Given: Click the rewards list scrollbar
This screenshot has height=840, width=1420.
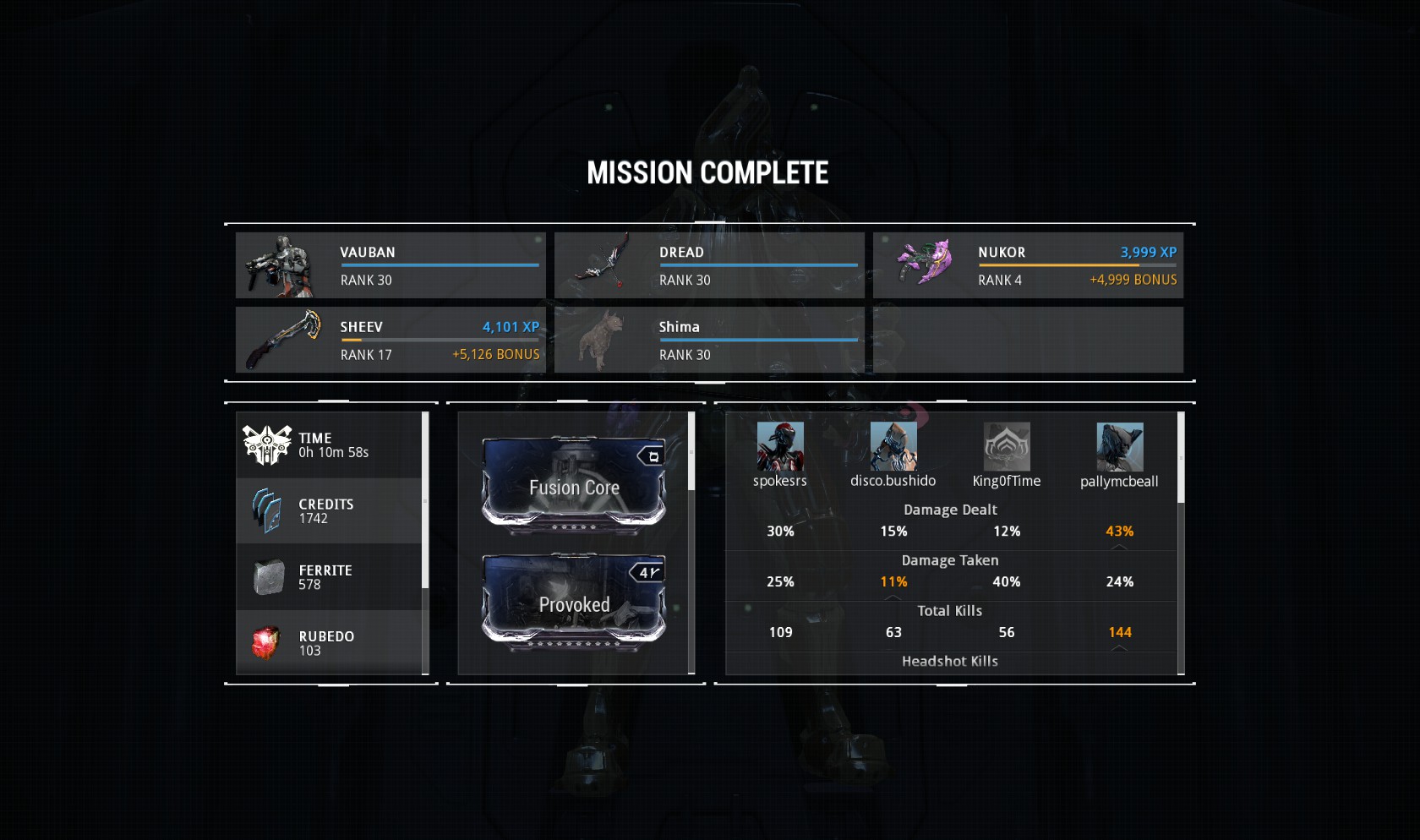Looking at the screenshot, I should pos(425,499).
